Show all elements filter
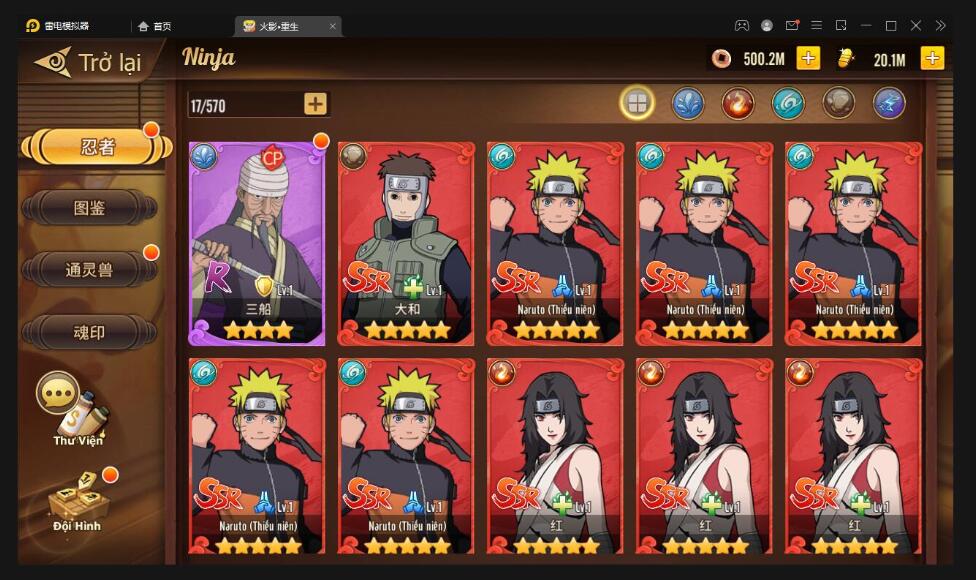Image resolution: width=976 pixels, height=580 pixels. [637, 102]
